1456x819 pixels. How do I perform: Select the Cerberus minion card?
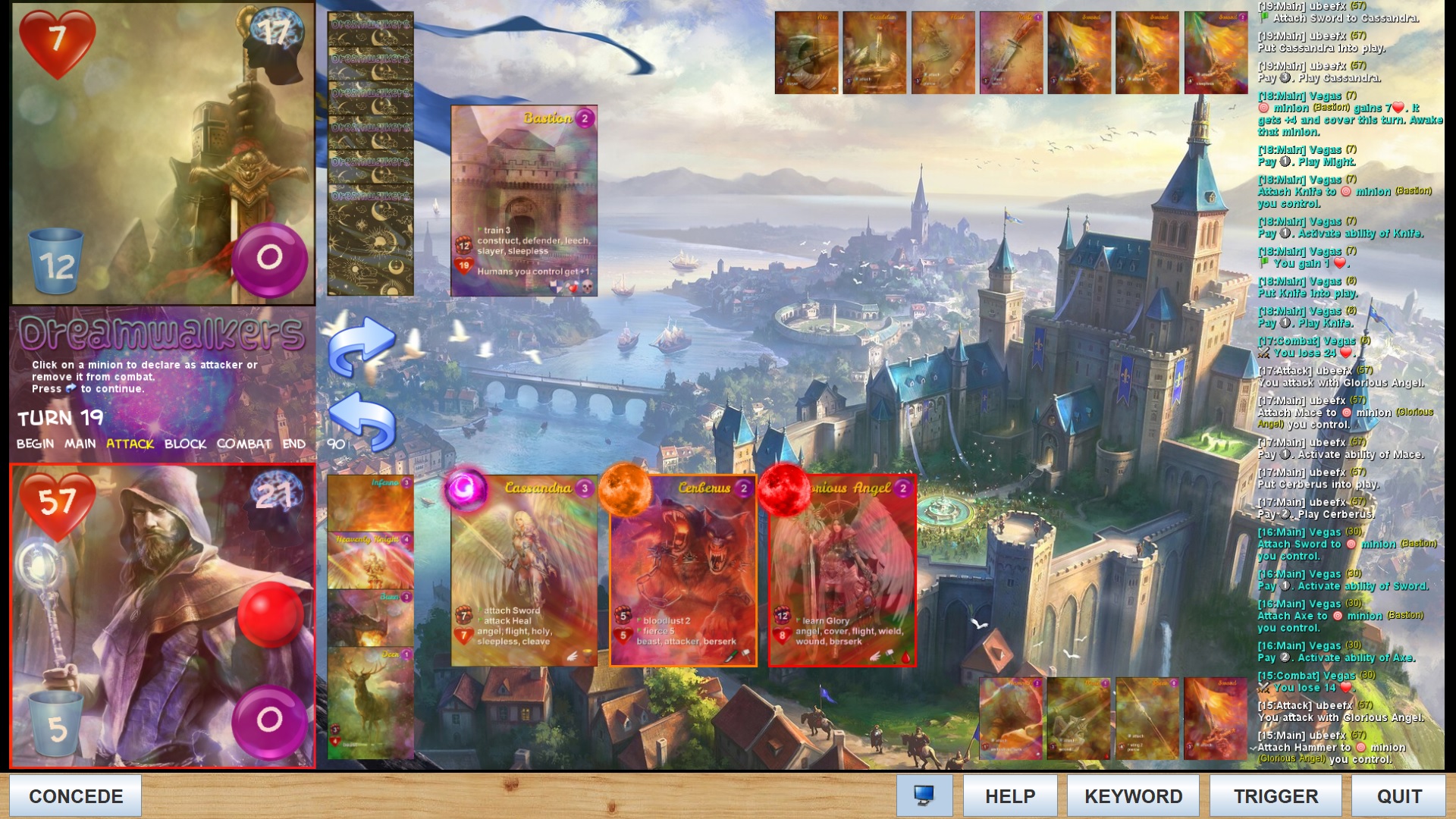pyautogui.click(x=683, y=570)
